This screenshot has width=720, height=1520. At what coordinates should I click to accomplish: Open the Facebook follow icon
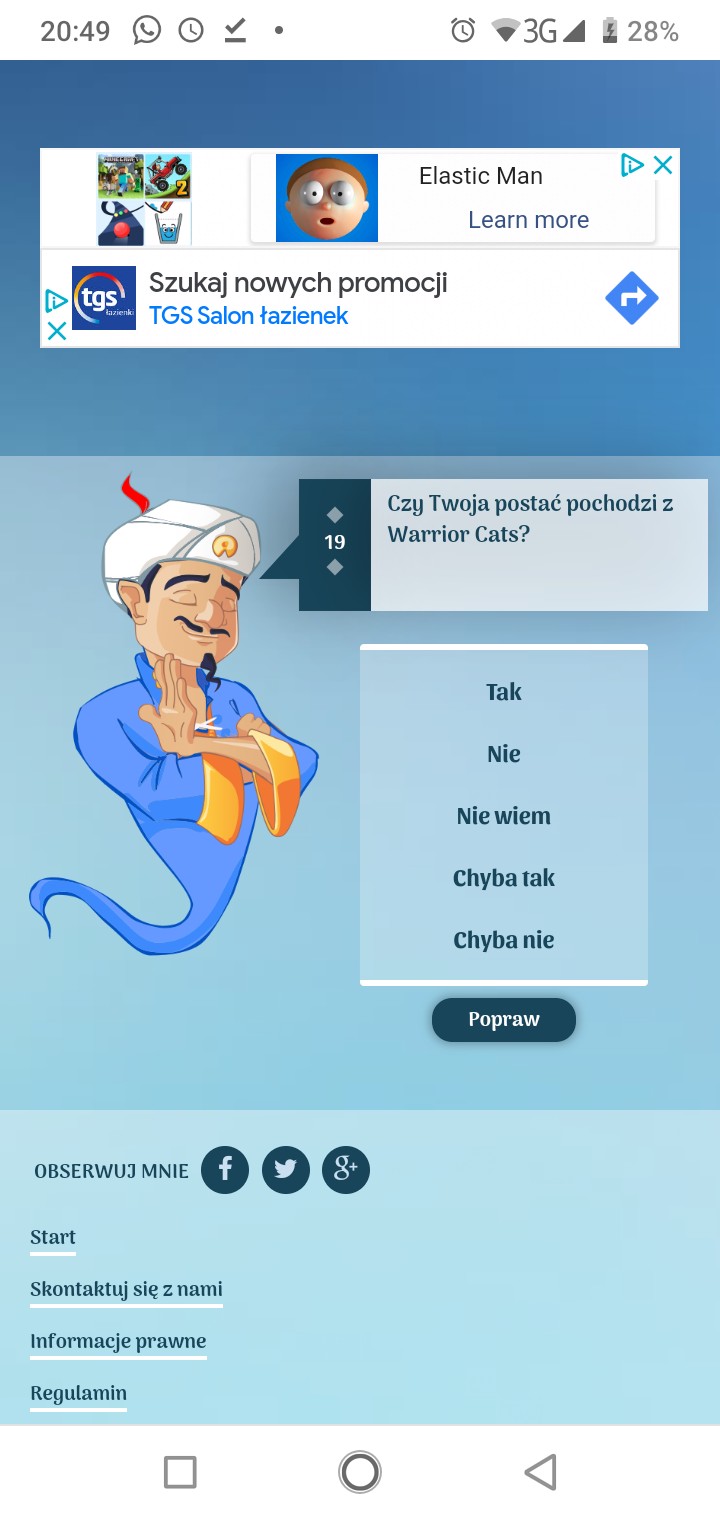[x=226, y=1169]
